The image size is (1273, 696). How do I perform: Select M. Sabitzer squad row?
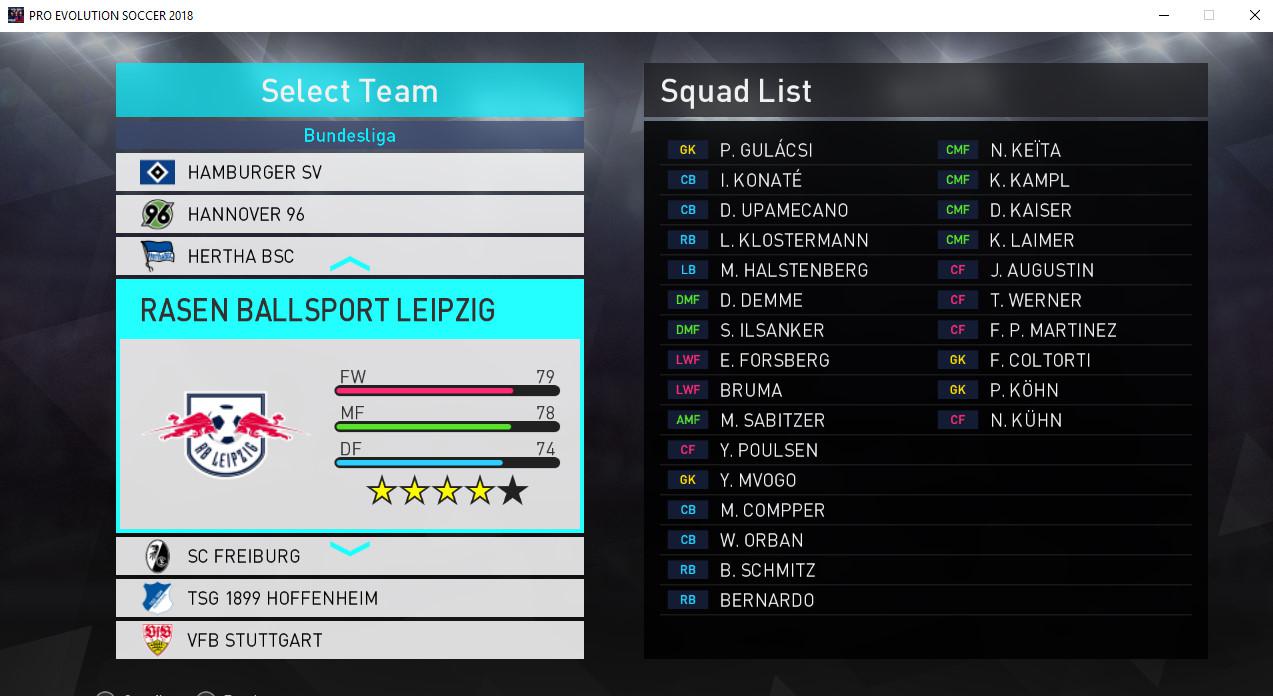tap(772, 420)
